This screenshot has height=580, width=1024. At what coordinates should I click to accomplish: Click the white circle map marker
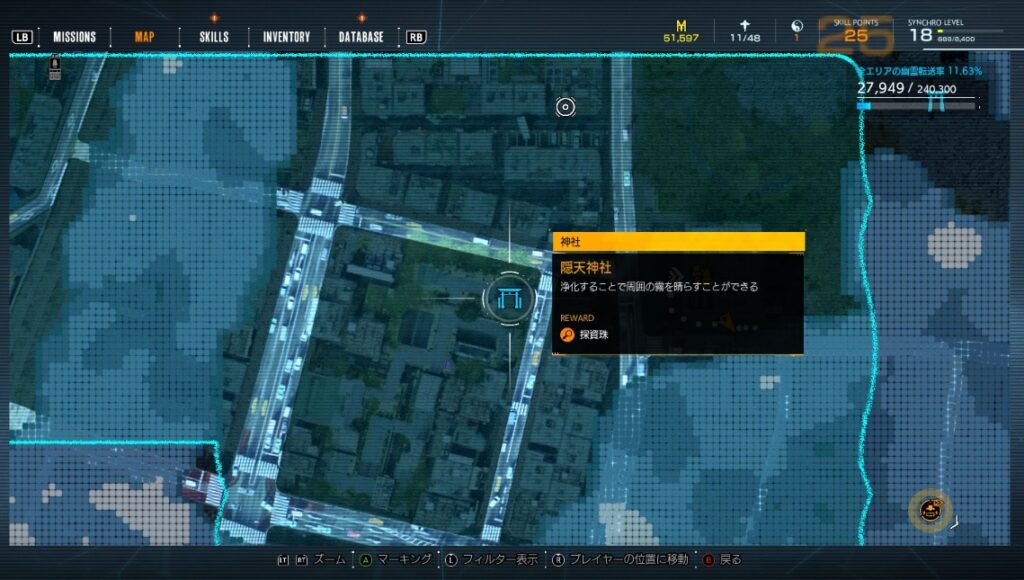pyautogui.click(x=565, y=106)
